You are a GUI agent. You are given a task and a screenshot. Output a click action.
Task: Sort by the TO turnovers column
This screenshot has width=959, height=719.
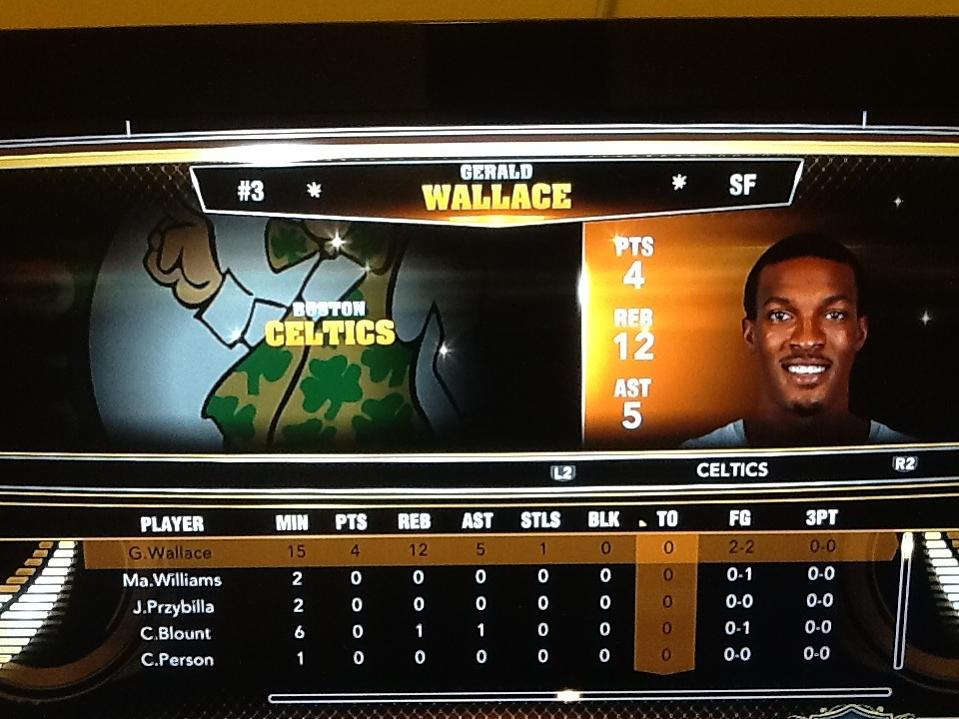(x=667, y=520)
